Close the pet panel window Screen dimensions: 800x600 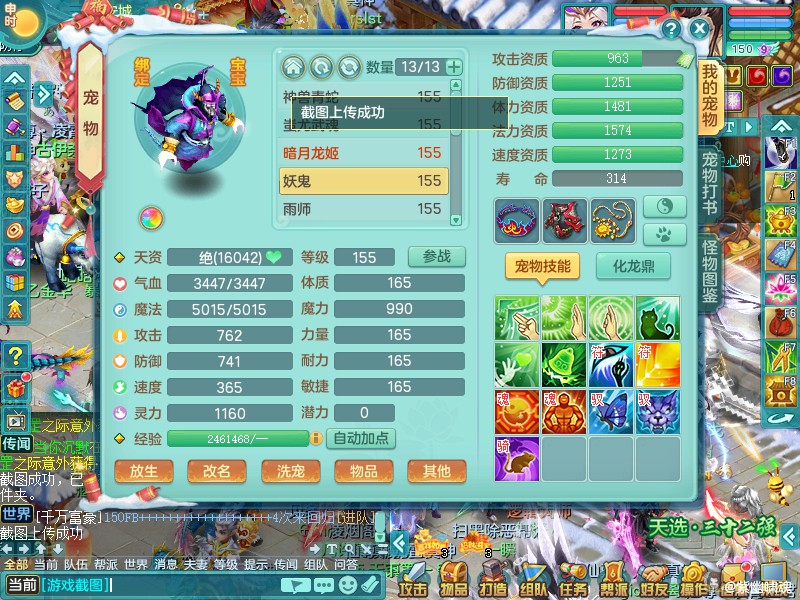(x=699, y=29)
